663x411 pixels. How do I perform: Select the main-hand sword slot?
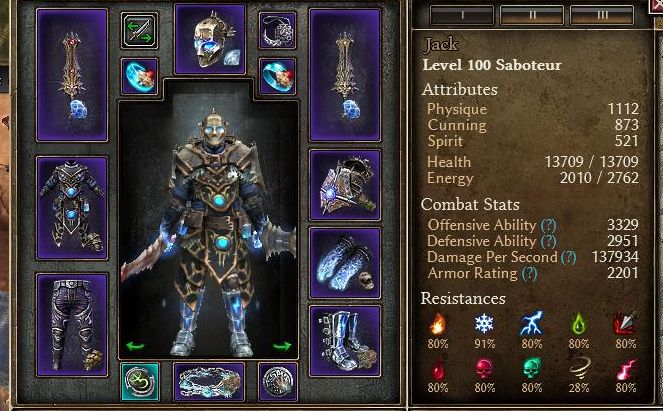pyautogui.click(x=72, y=75)
